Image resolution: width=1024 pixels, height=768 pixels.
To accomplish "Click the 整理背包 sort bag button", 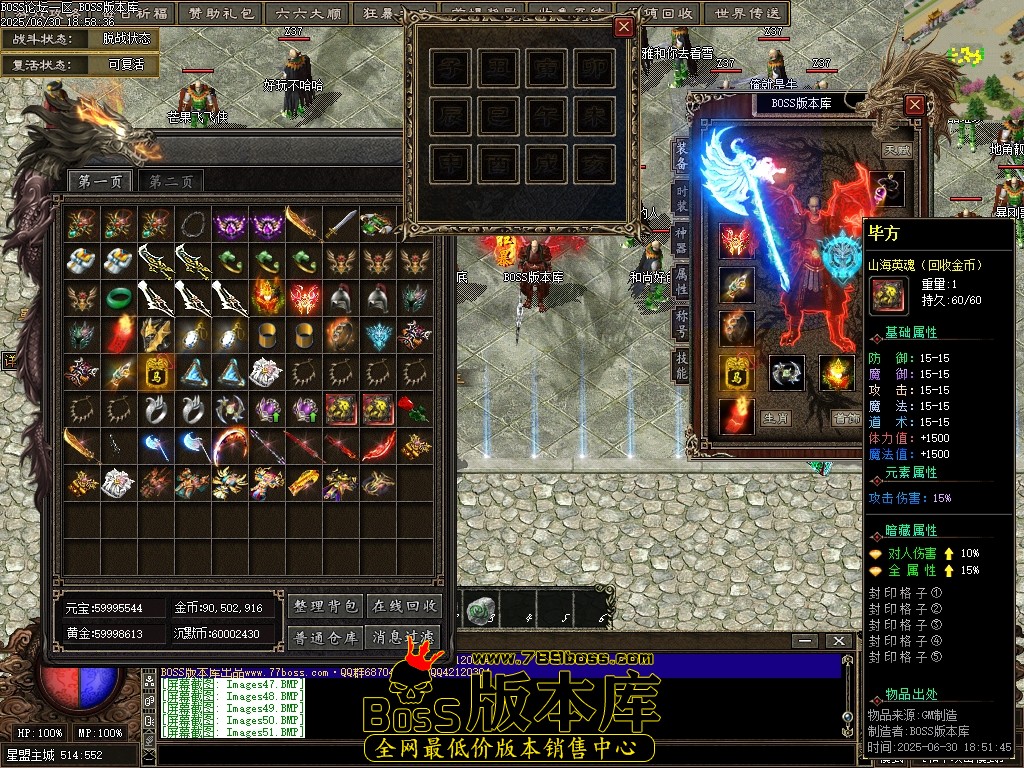I will coord(325,606).
